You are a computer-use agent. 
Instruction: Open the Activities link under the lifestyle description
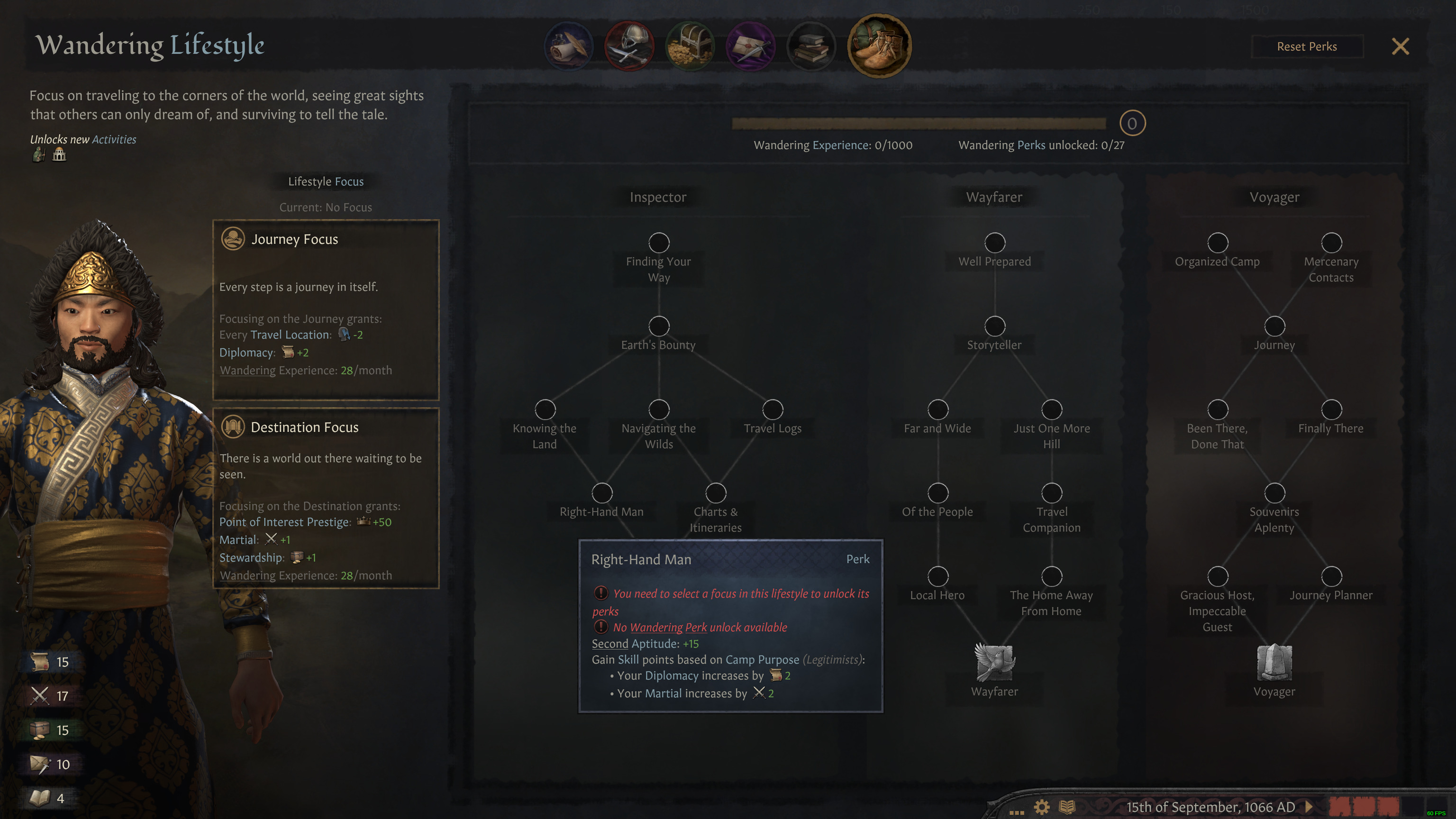pyautogui.click(x=115, y=139)
